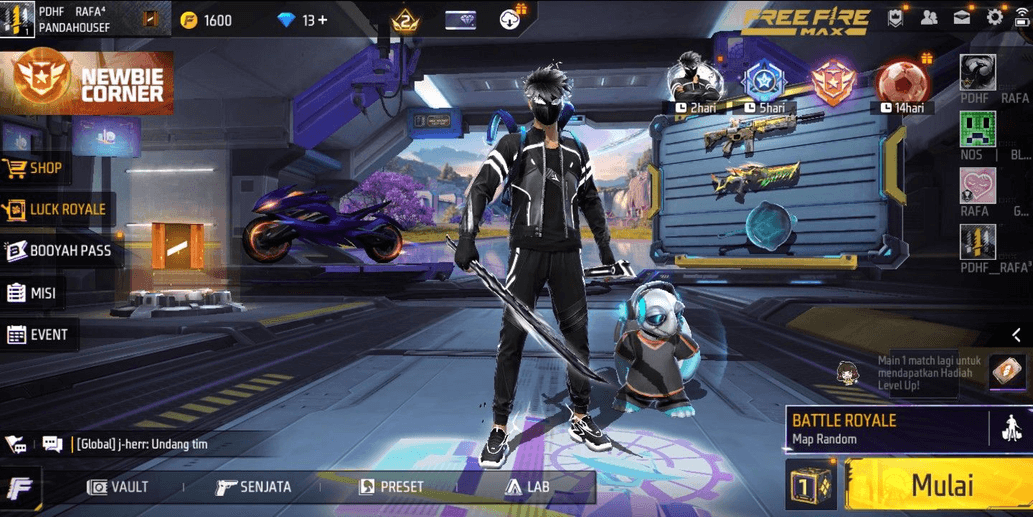Open the Vault tab
The image size is (1033, 517).
click(118, 487)
